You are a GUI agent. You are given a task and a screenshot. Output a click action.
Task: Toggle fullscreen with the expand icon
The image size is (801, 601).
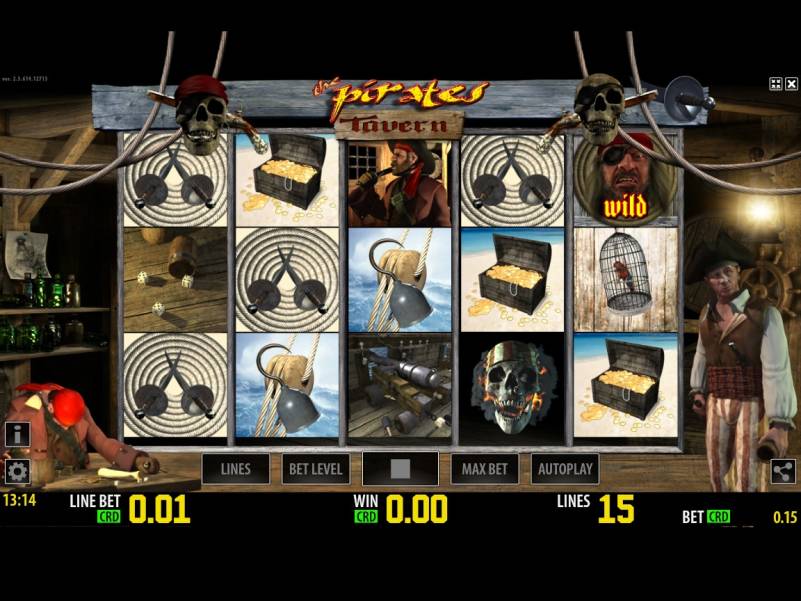click(776, 84)
